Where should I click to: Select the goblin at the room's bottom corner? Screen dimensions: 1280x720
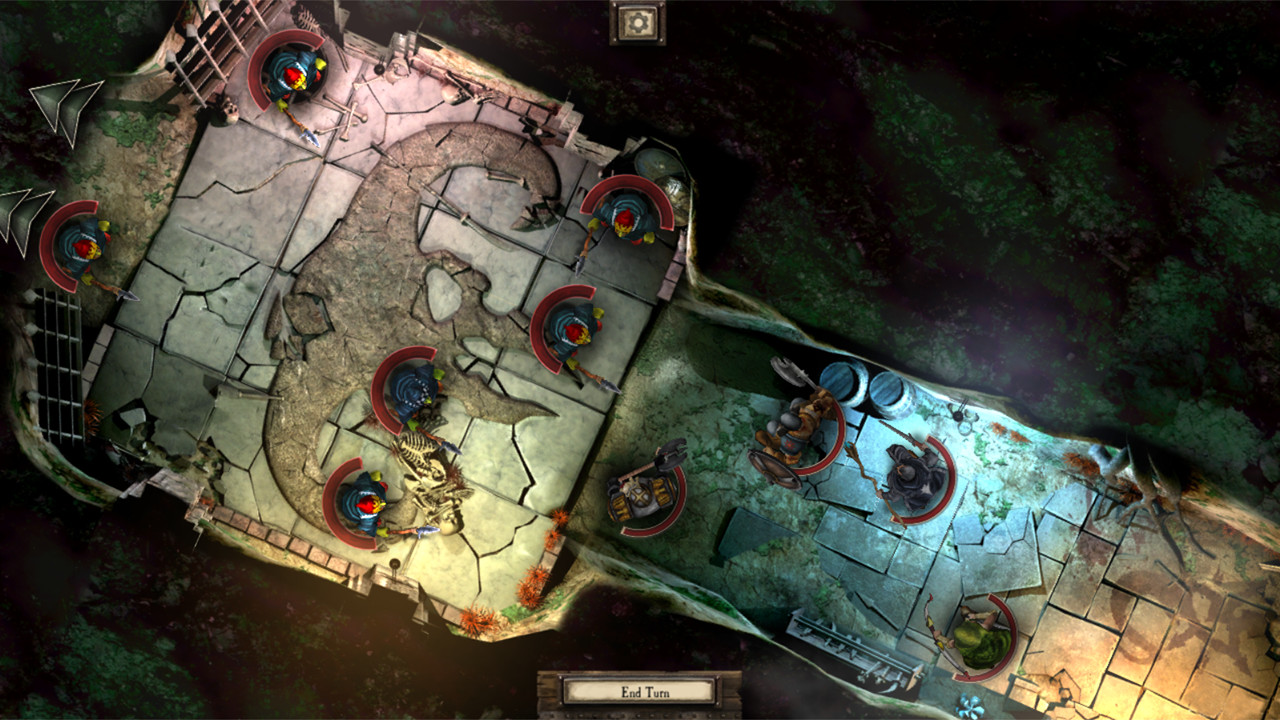365,505
